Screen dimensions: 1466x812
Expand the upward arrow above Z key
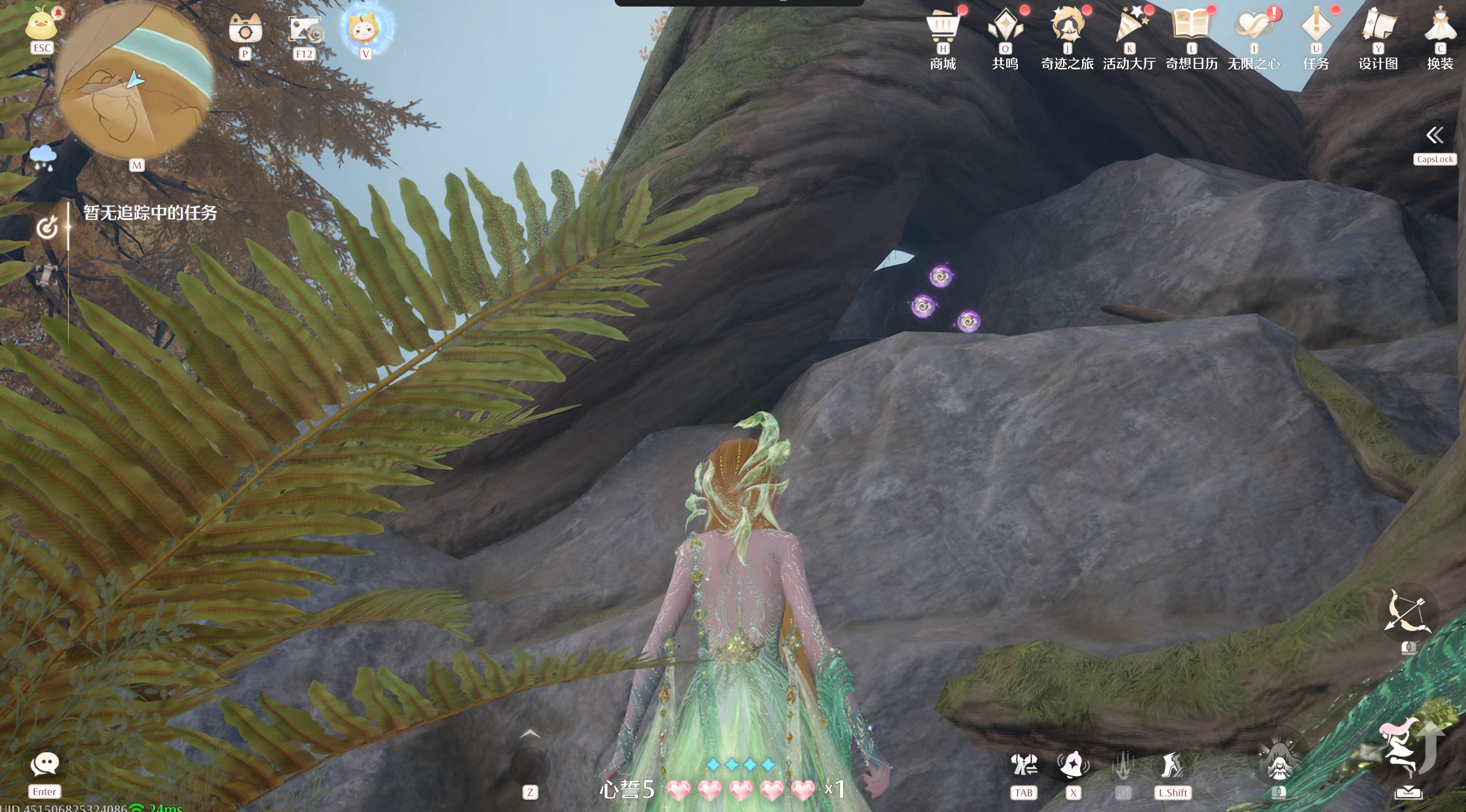pyautogui.click(x=530, y=734)
